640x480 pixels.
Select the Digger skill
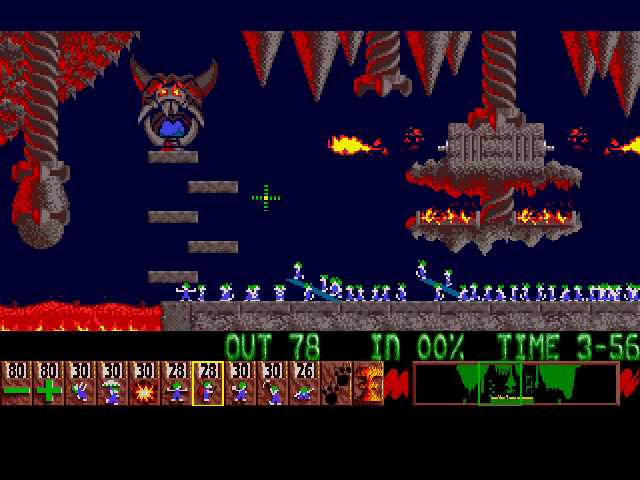[304, 384]
